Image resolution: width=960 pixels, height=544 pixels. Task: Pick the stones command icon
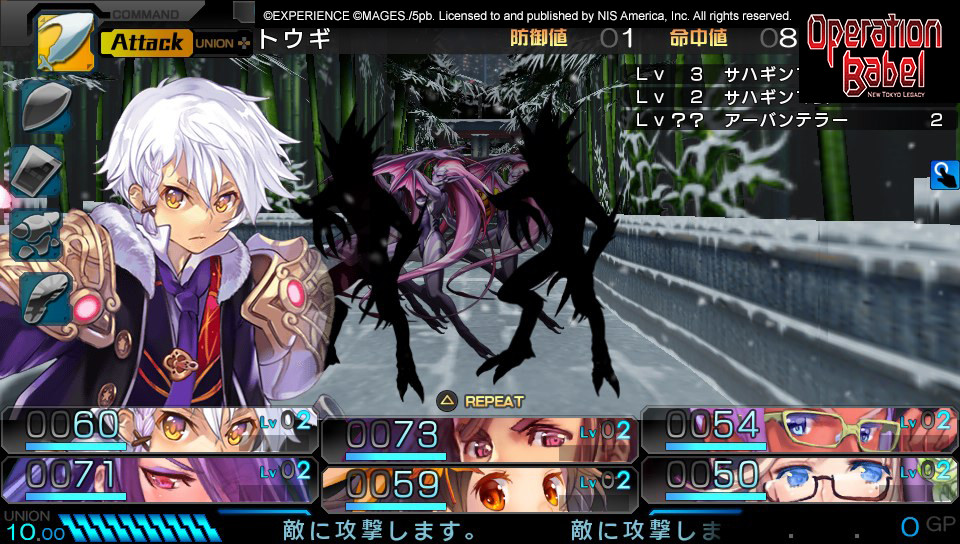tap(37, 232)
